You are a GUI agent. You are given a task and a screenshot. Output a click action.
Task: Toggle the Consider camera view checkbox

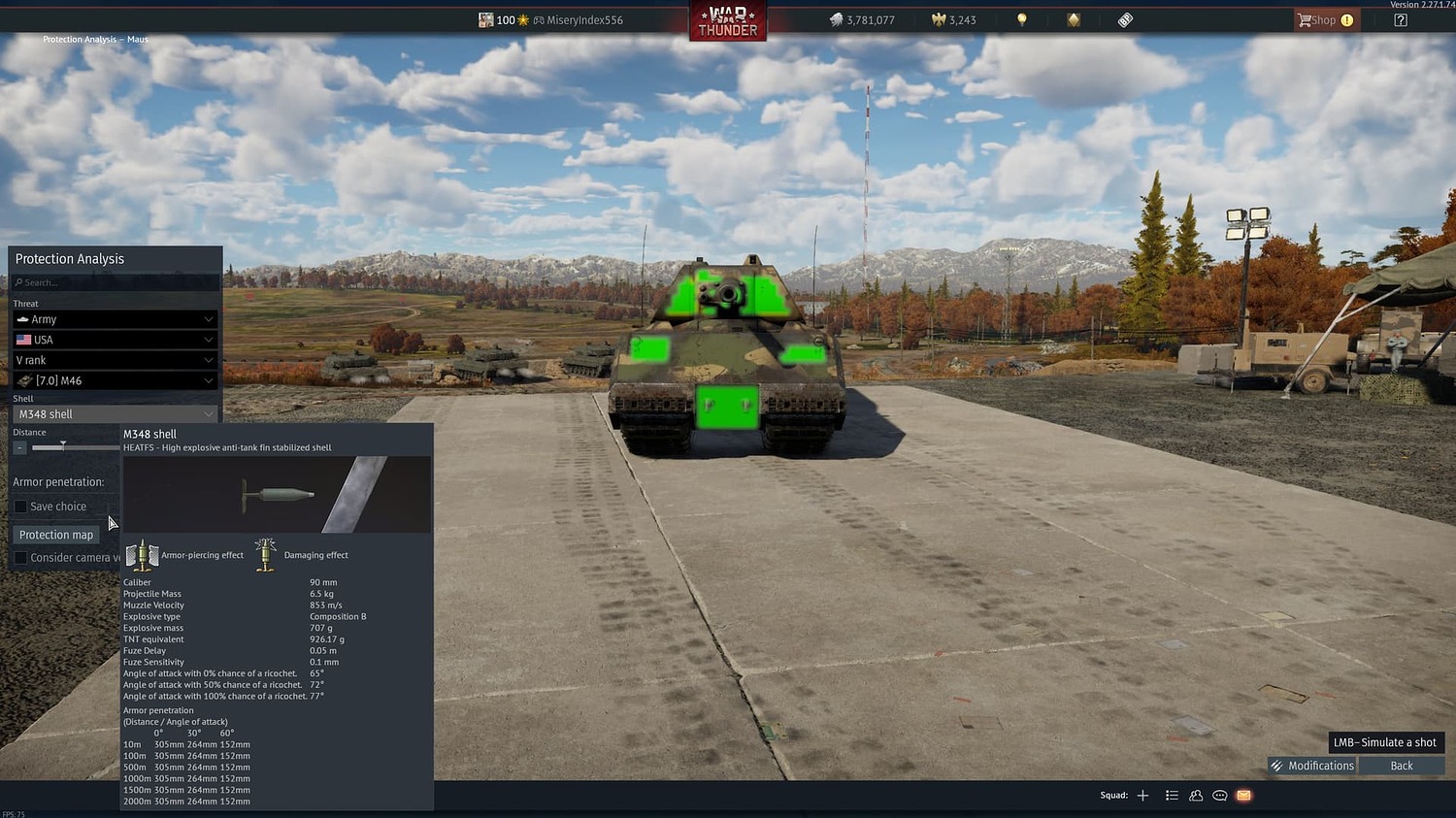pyautogui.click(x=20, y=557)
